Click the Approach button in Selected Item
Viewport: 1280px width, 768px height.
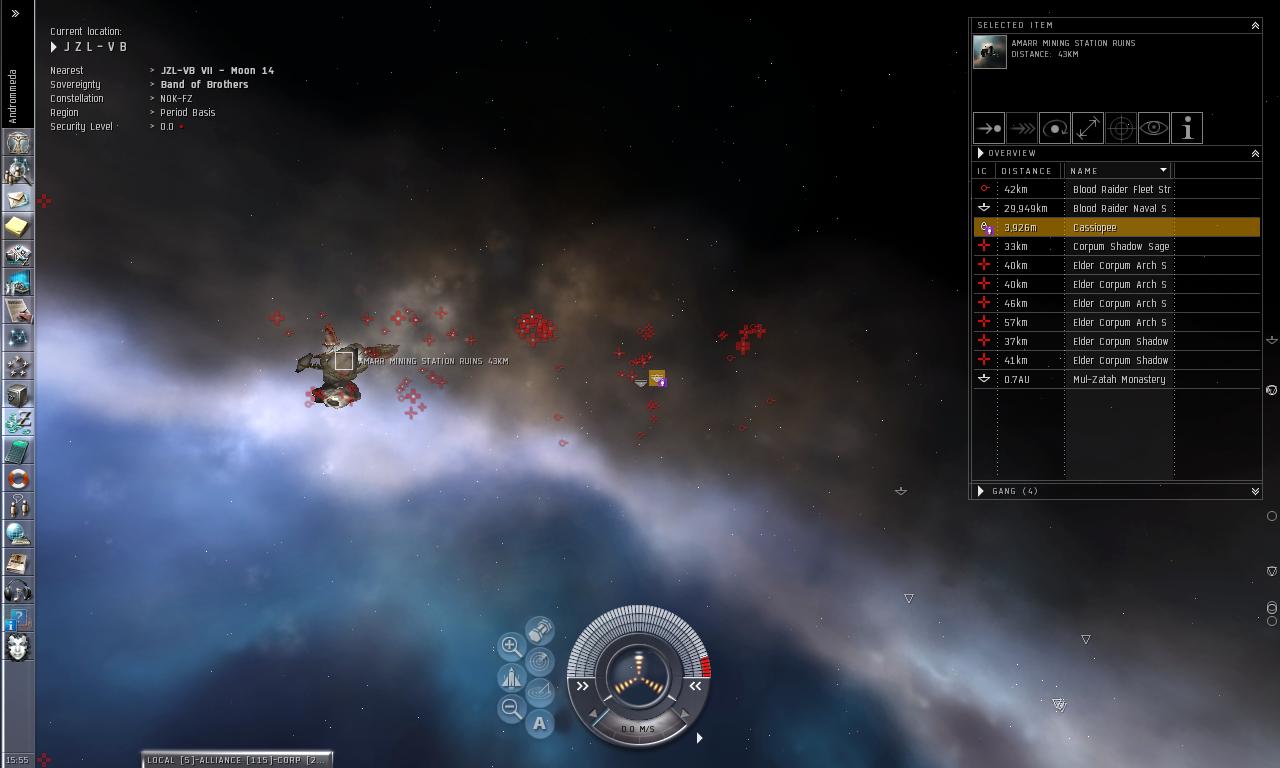tap(989, 128)
